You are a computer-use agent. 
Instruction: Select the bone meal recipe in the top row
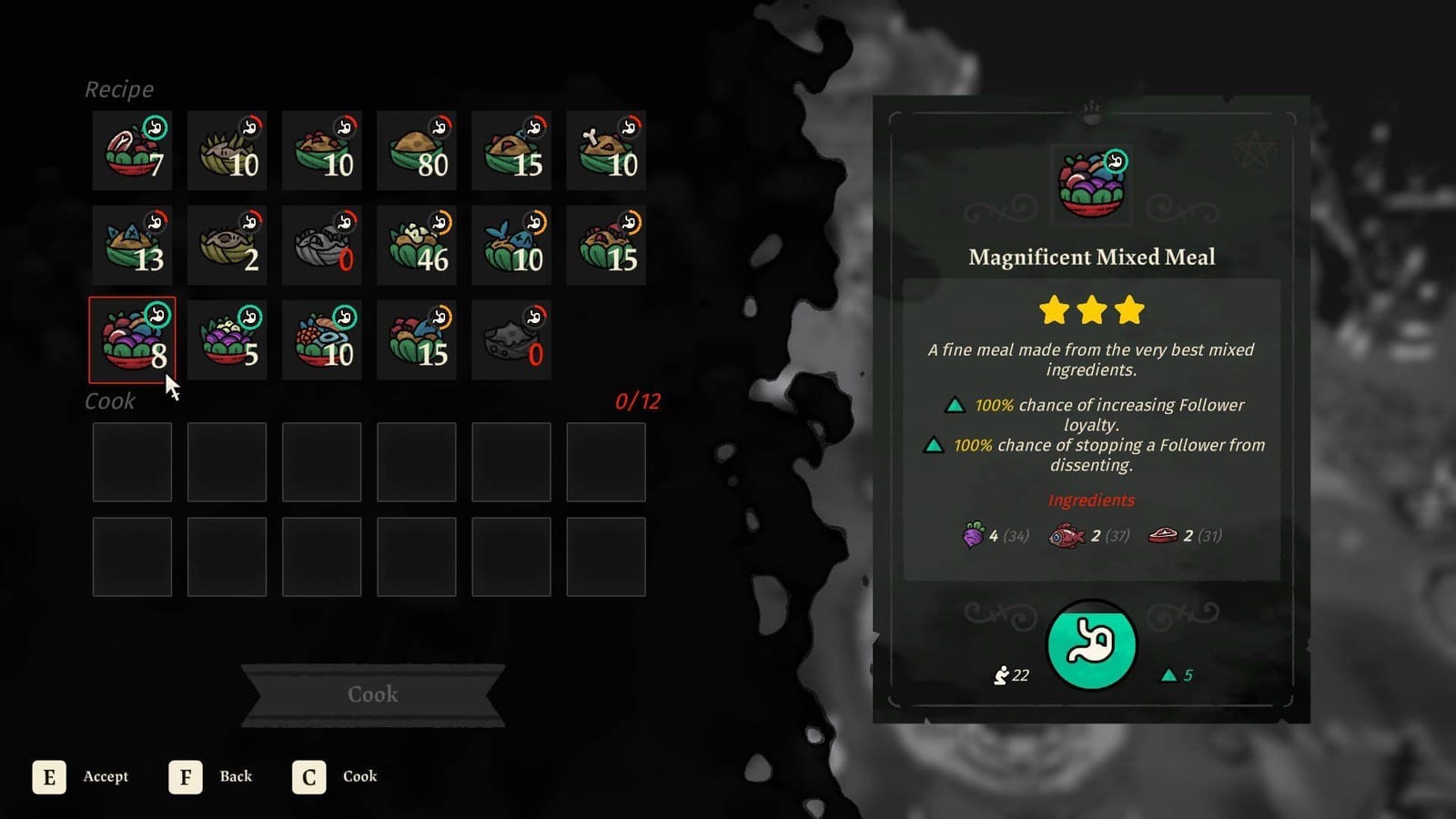click(x=606, y=149)
